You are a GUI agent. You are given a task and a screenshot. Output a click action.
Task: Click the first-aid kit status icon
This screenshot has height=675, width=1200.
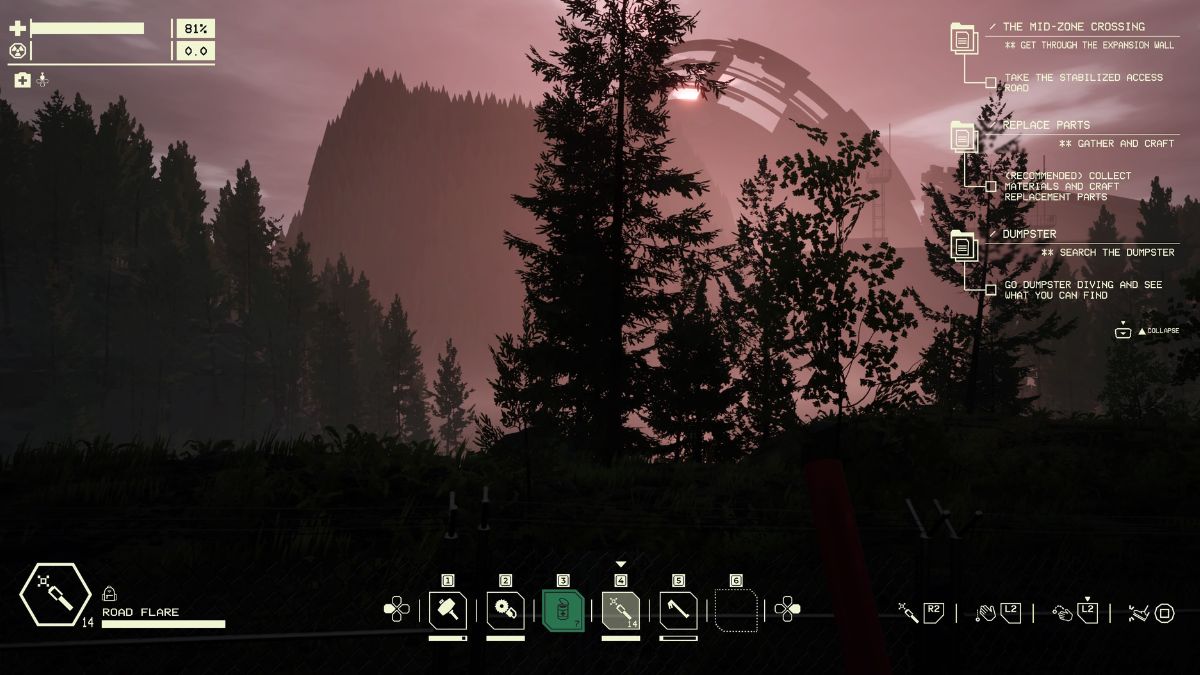click(x=22, y=80)
